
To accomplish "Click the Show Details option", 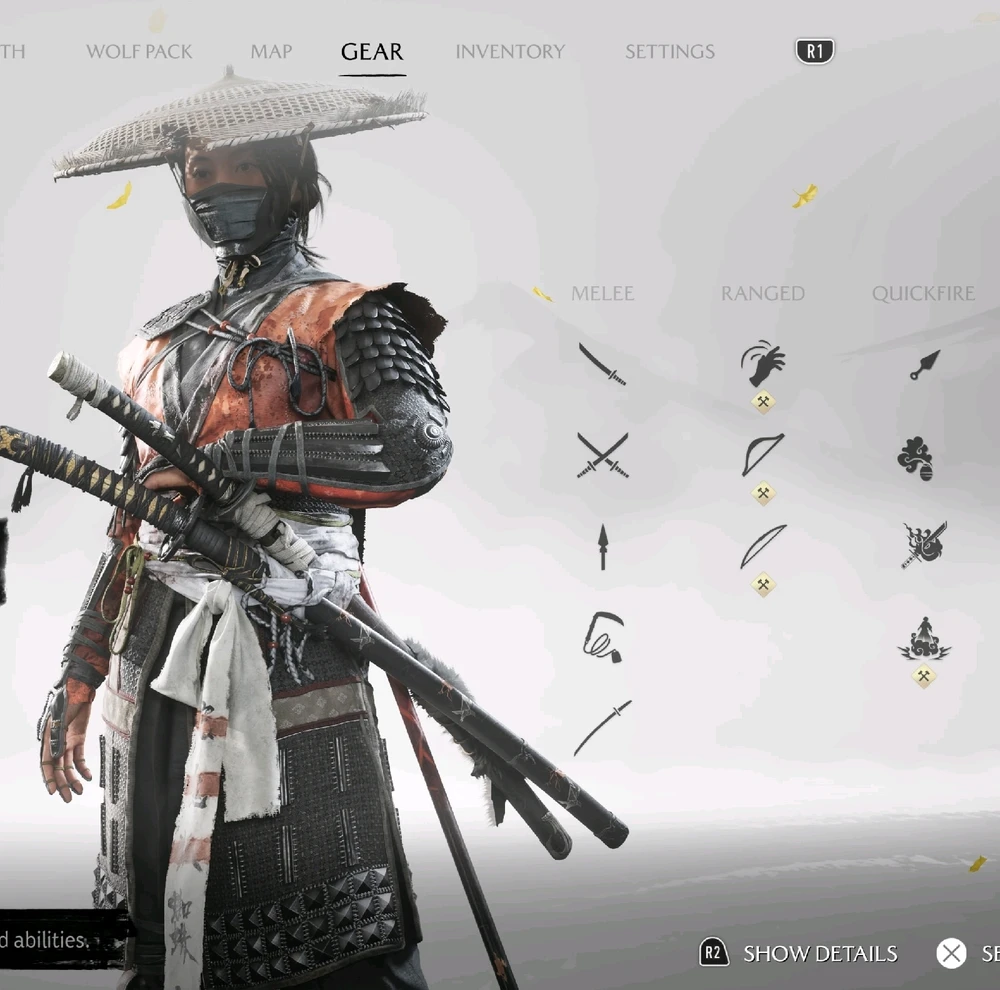I will pyautogui.click(x=818, y=954).
